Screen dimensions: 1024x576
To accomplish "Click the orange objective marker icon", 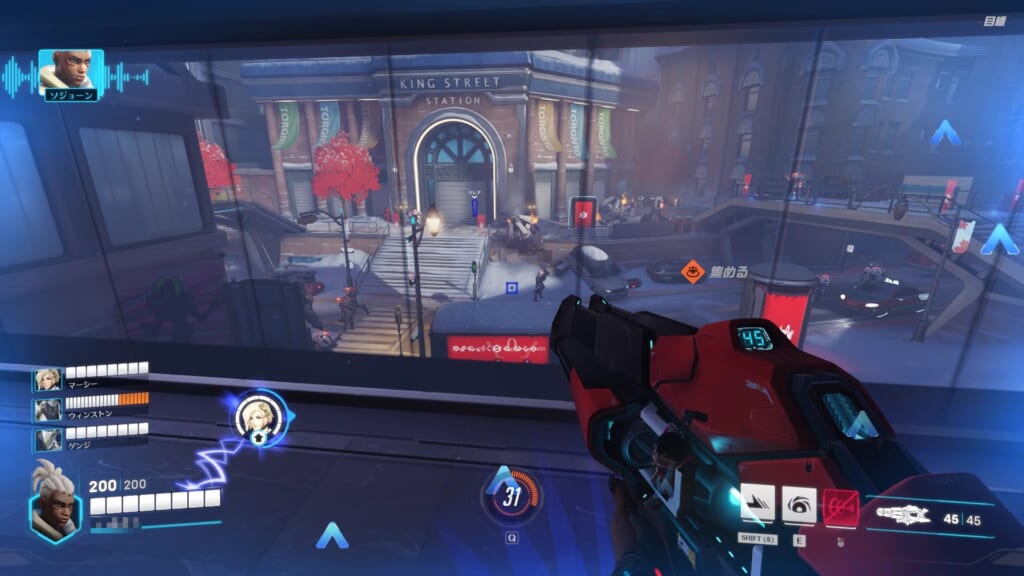I will [693, 270].
